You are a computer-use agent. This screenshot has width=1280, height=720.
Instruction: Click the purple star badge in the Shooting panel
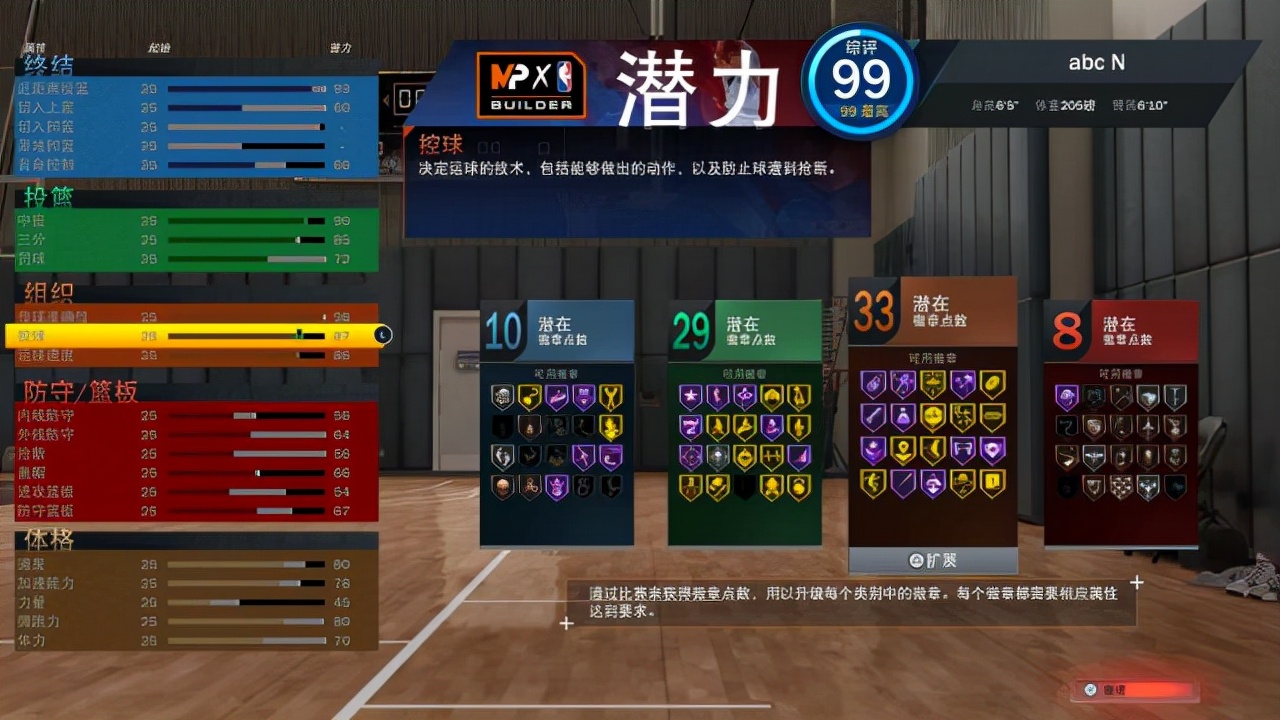pos(690,395)
